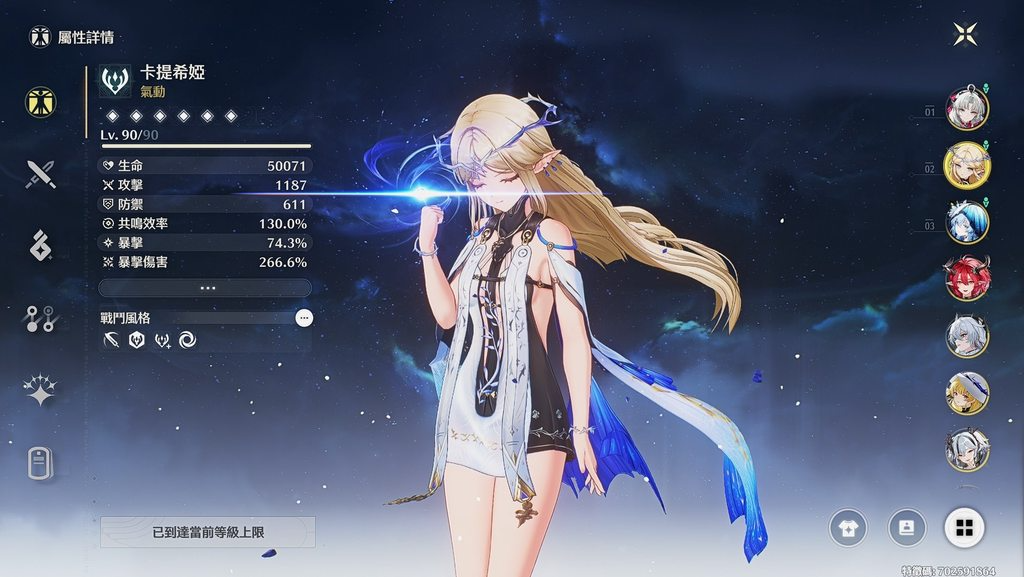Switch to the crossed swords weapon tab
This screenshot has width=1024, height=577.
pos(41,174)
